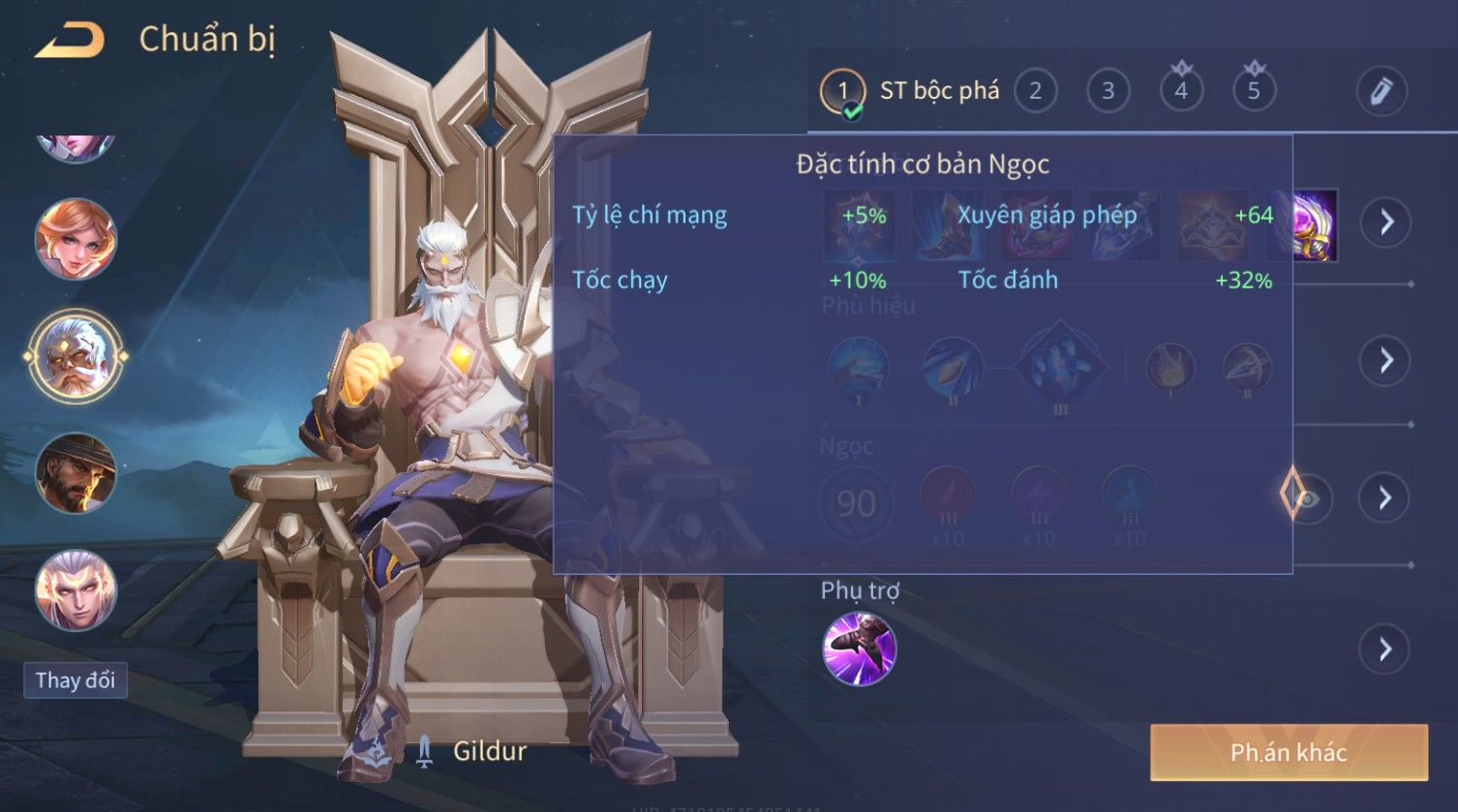Screen dimensions: 1458x812
Task: Choose the cowboy hat hero portrait
Action: tap(76, 473)
